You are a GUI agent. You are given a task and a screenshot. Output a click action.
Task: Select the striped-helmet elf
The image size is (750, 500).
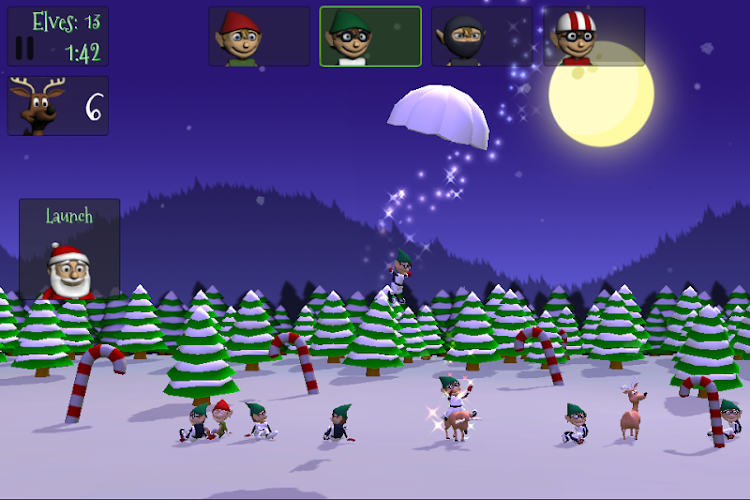[x=594, y=37]
